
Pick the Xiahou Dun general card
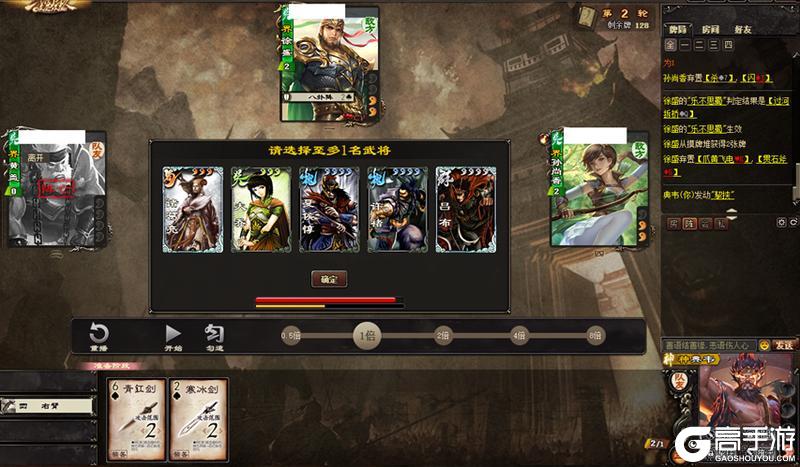[329, 209]
